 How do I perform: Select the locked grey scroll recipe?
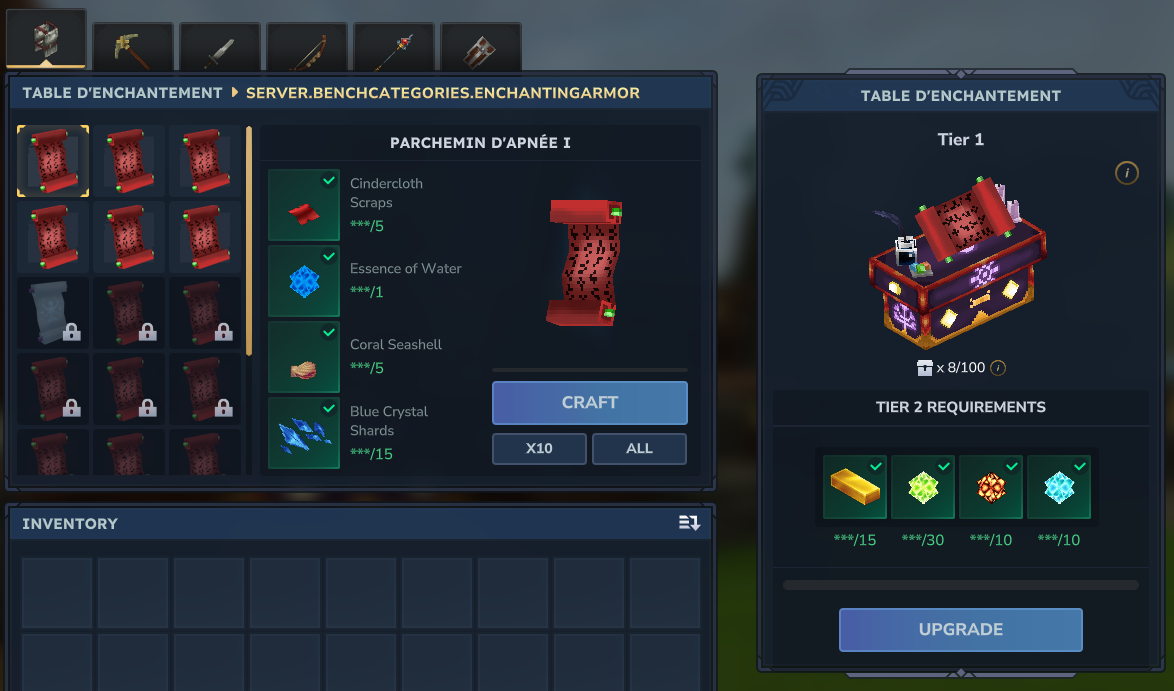[53, 313]
